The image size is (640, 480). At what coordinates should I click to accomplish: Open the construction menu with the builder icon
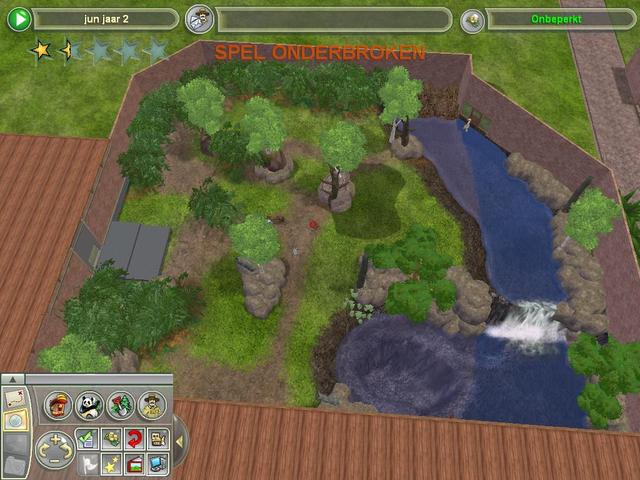pyautogui.click(x=58, y=404)
